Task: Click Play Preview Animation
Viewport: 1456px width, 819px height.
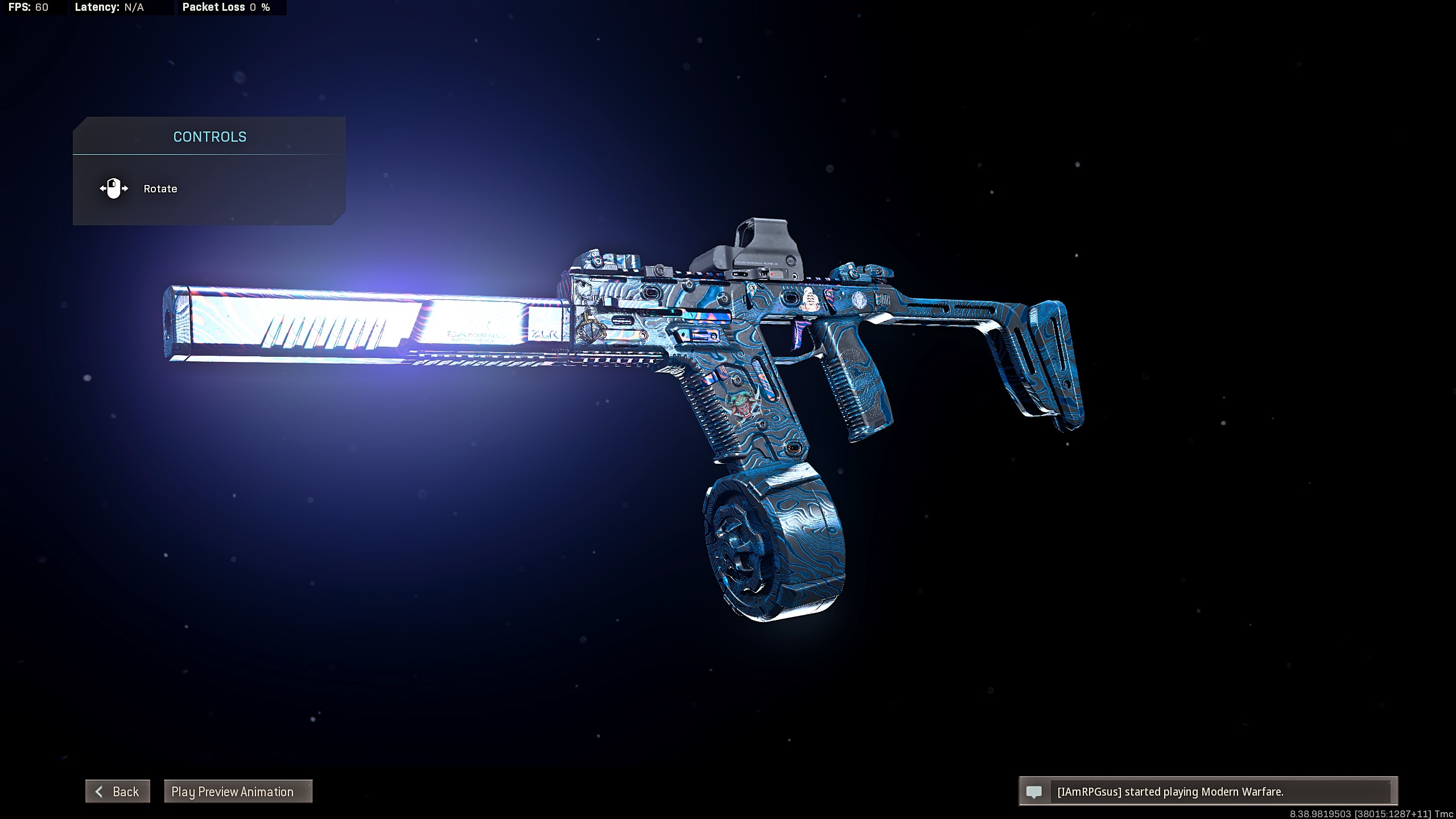Action: 238,791
